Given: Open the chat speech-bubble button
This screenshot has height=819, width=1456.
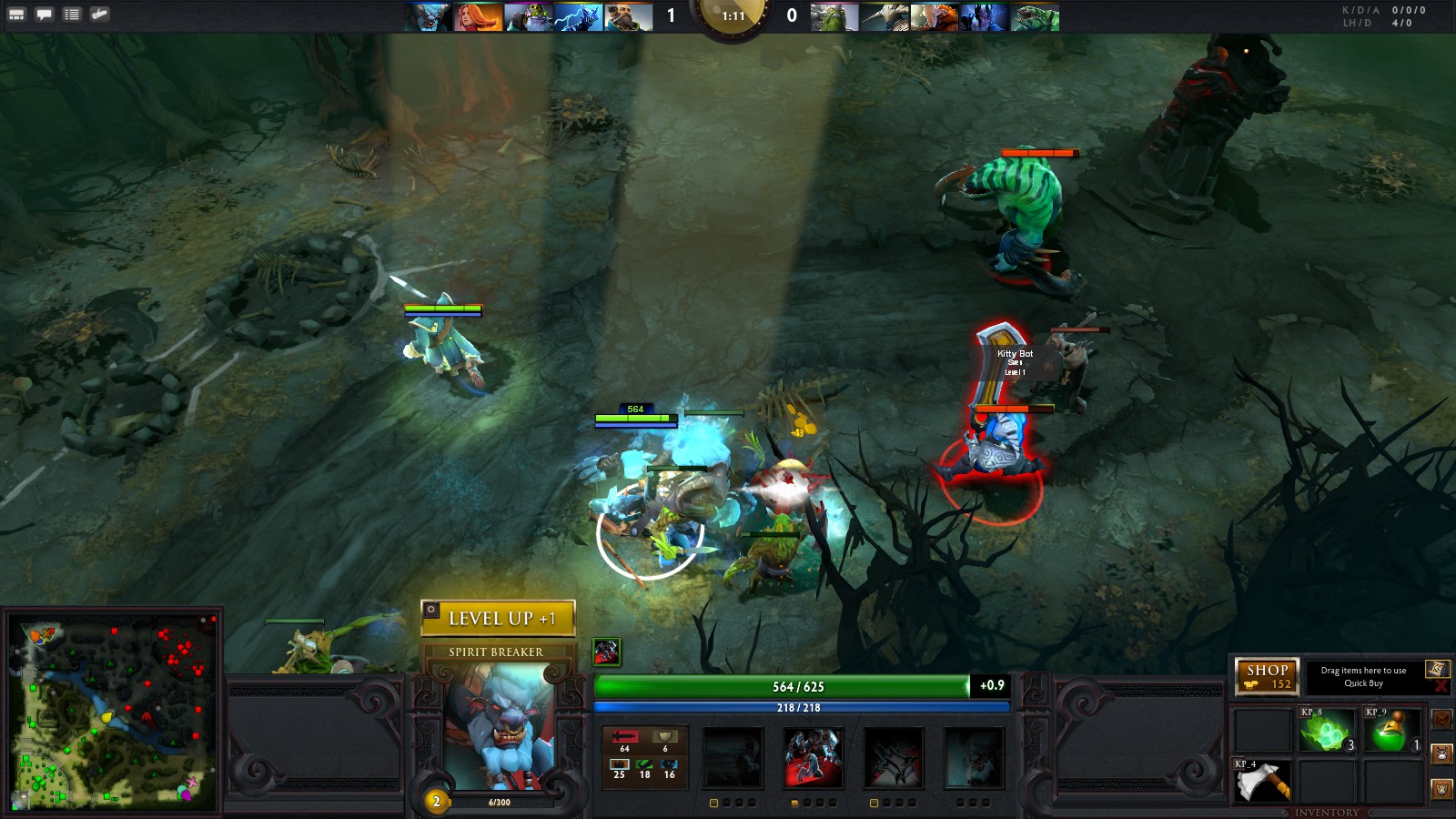Looking at the screenshot, I should pyautogui.click(x=44, y=15).
